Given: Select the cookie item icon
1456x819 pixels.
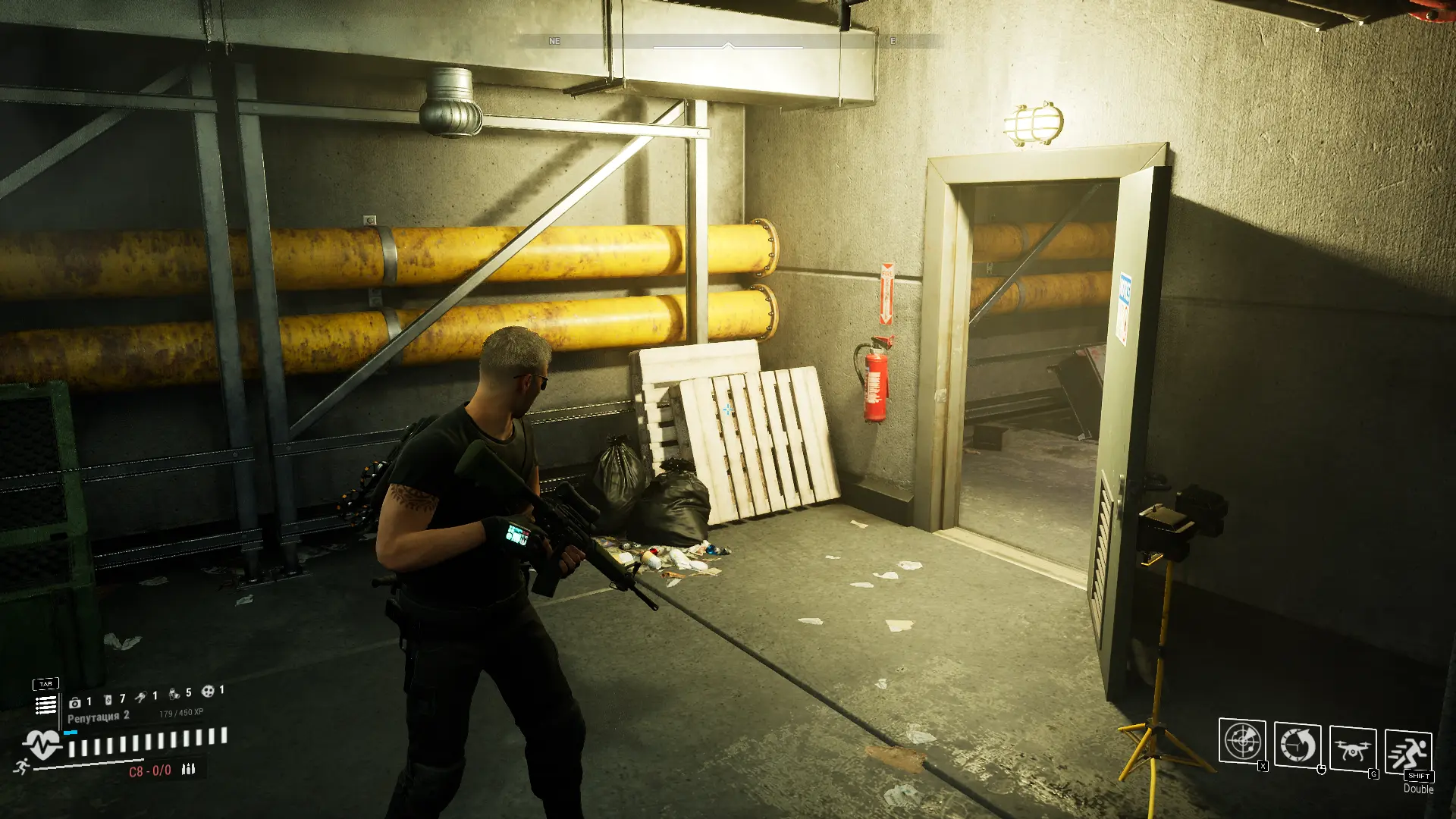Looking at the screenshot, I should tap(207, 691).
